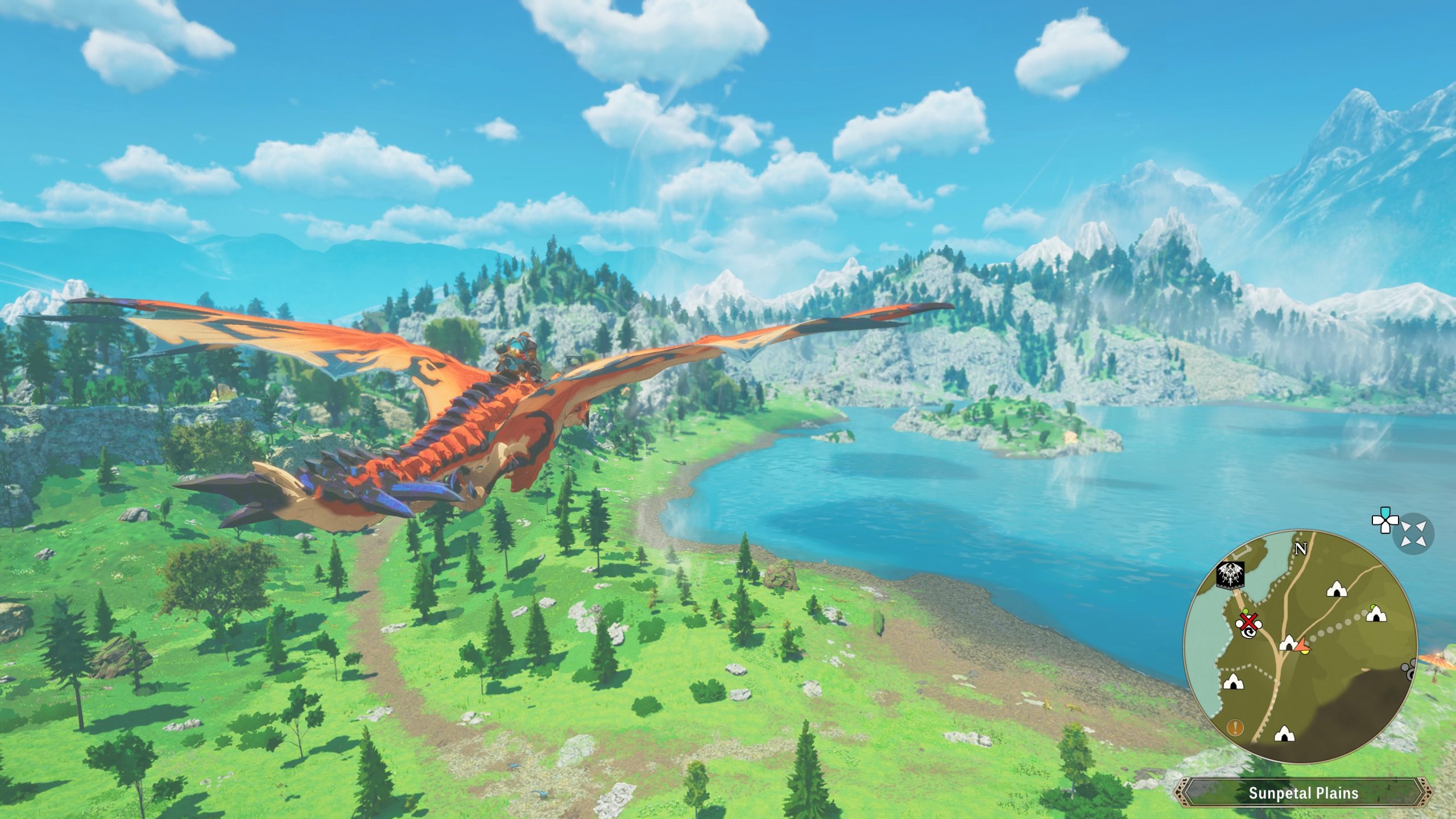This screenshot has width=1456, height=819.
Task: Select the orange exclamation mark marker
Action: [1235, 727]
